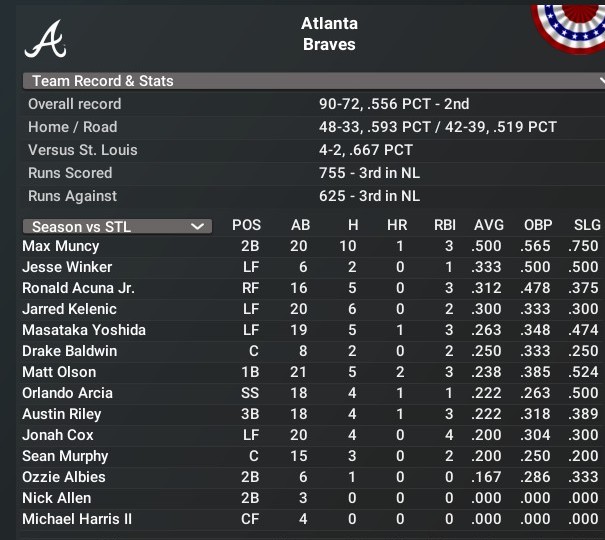Expand the Season vs STL dropdown

tap(117, 226)
